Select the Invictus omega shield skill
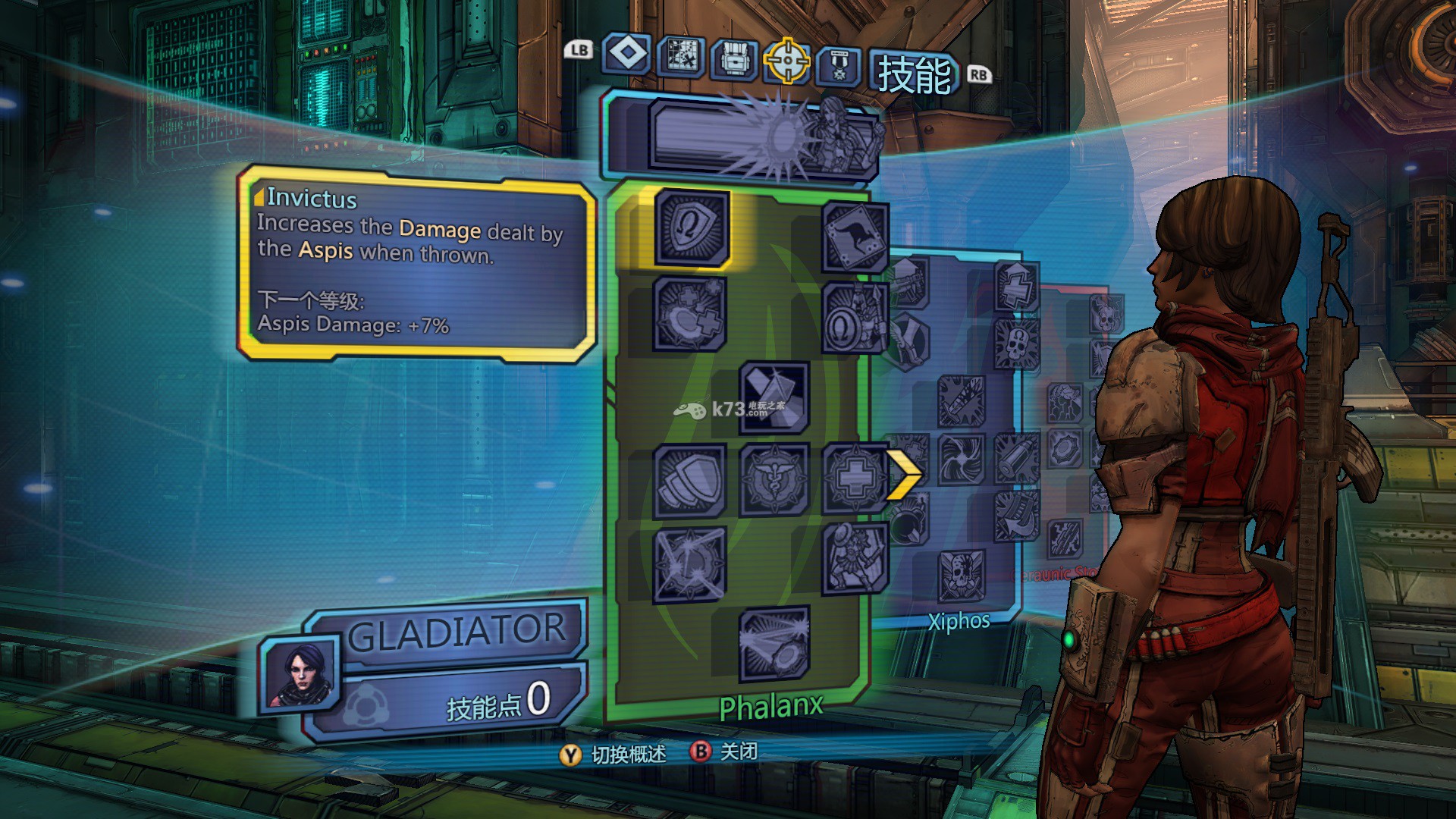This screenshot has width=1456, height=819. [x=691, y=227]
